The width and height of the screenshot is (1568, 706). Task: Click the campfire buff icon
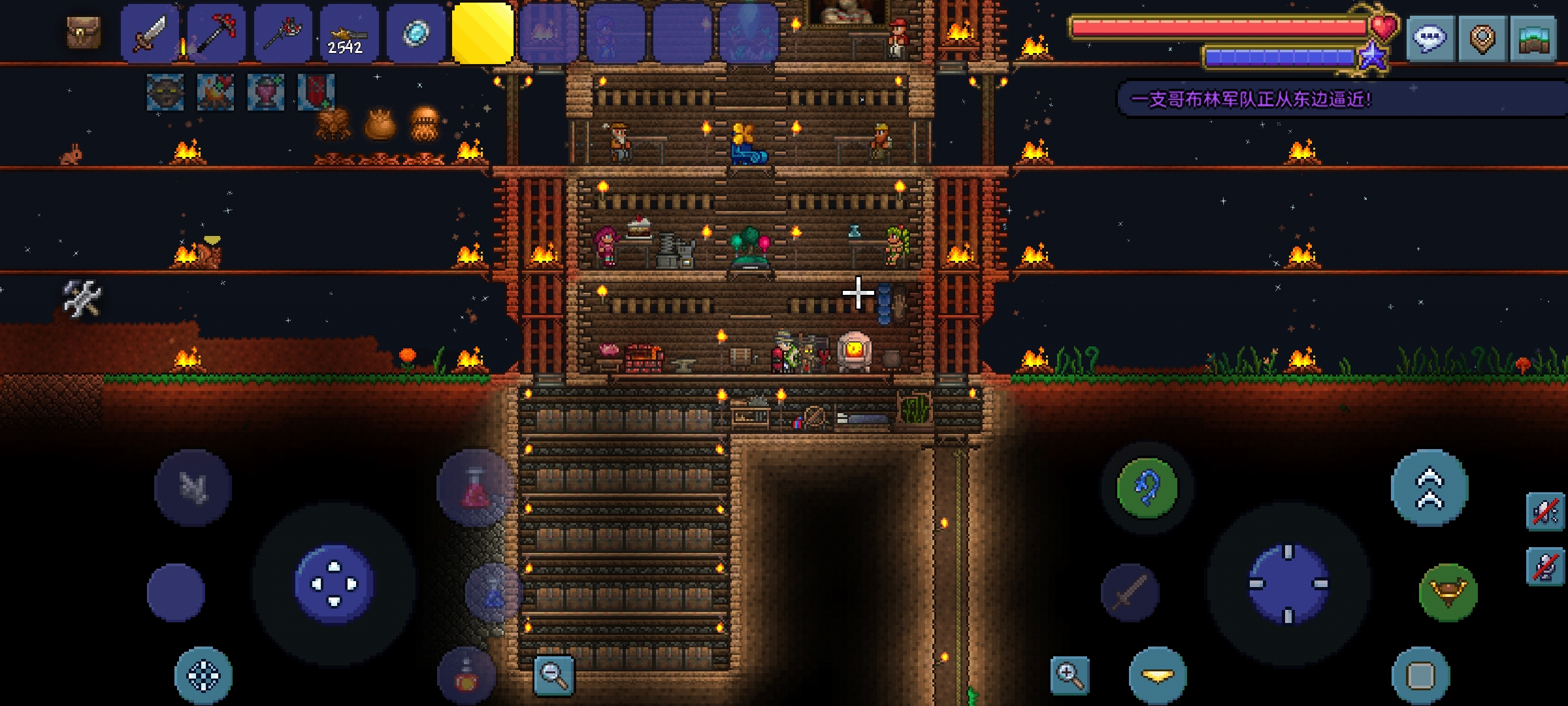point(216,92)
